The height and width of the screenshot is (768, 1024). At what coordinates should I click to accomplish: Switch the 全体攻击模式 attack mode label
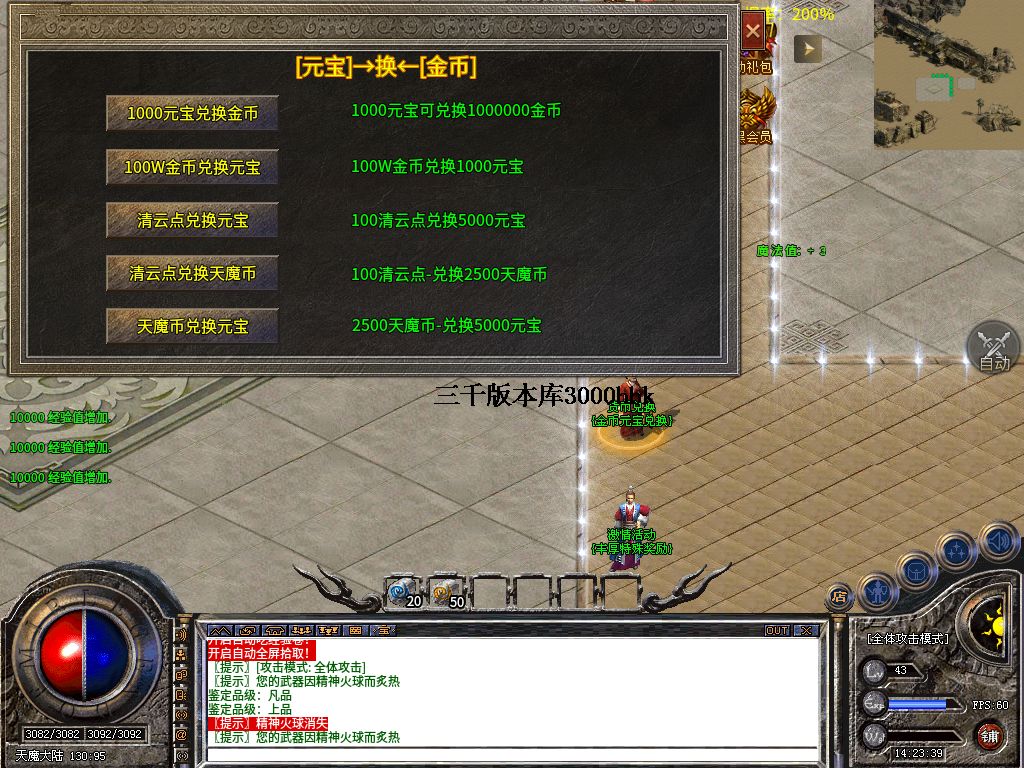point(908,638)
